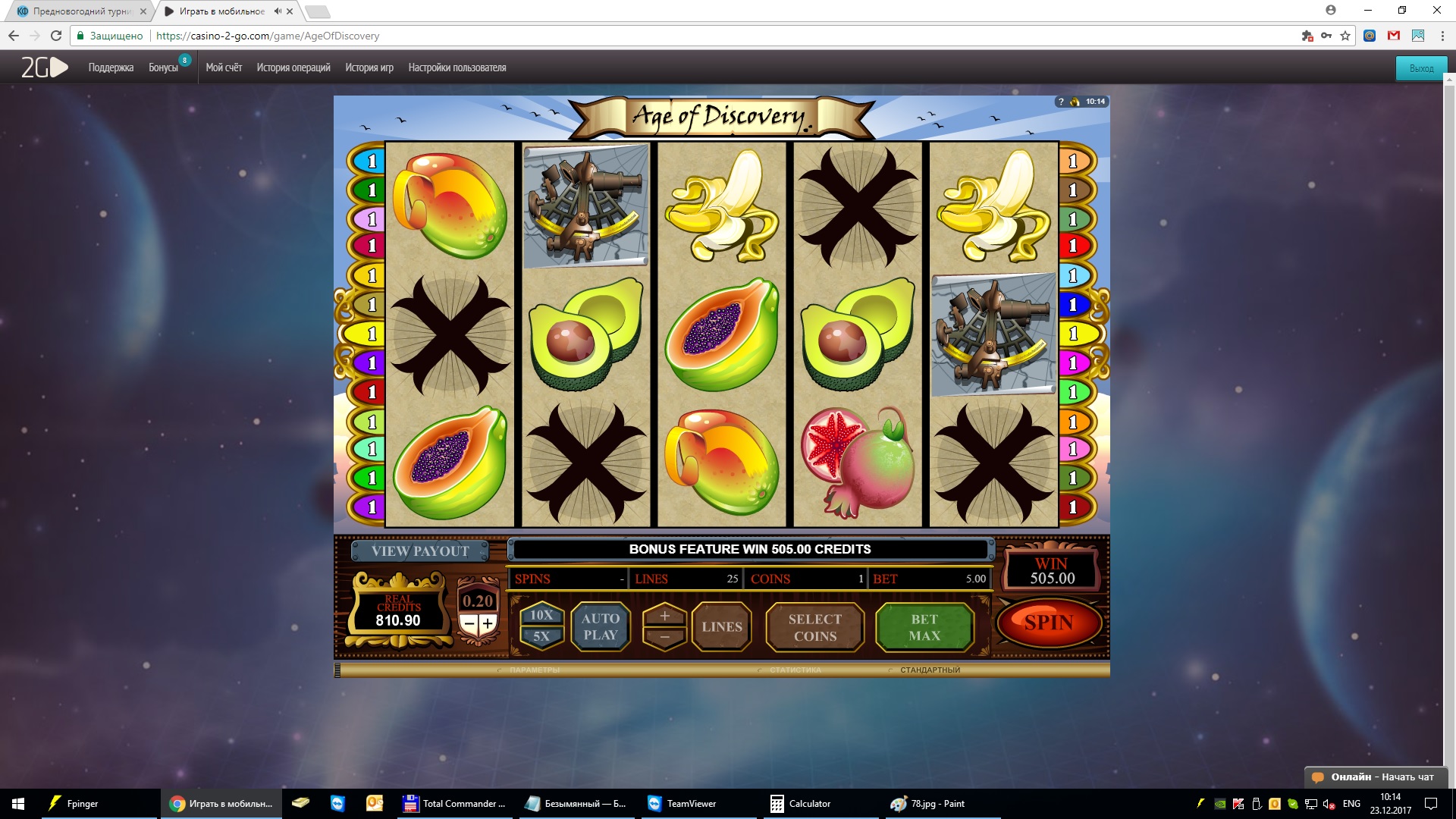This screenshot has width=1456, height=819.
Task: Open SELECT COINS option
Action: 814,628
